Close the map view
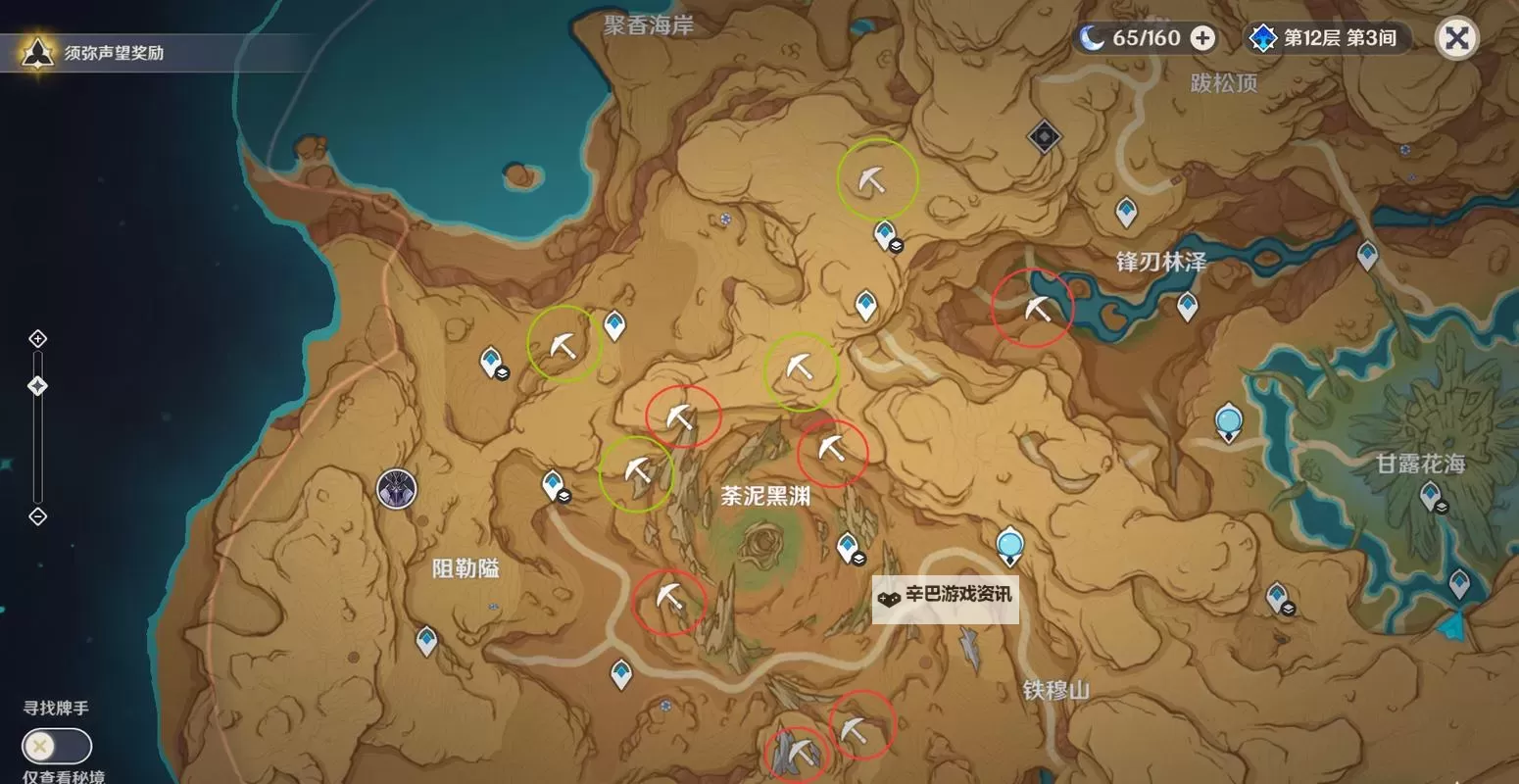Viewport: 1519px width, 784px height. tap(1457, 38)
